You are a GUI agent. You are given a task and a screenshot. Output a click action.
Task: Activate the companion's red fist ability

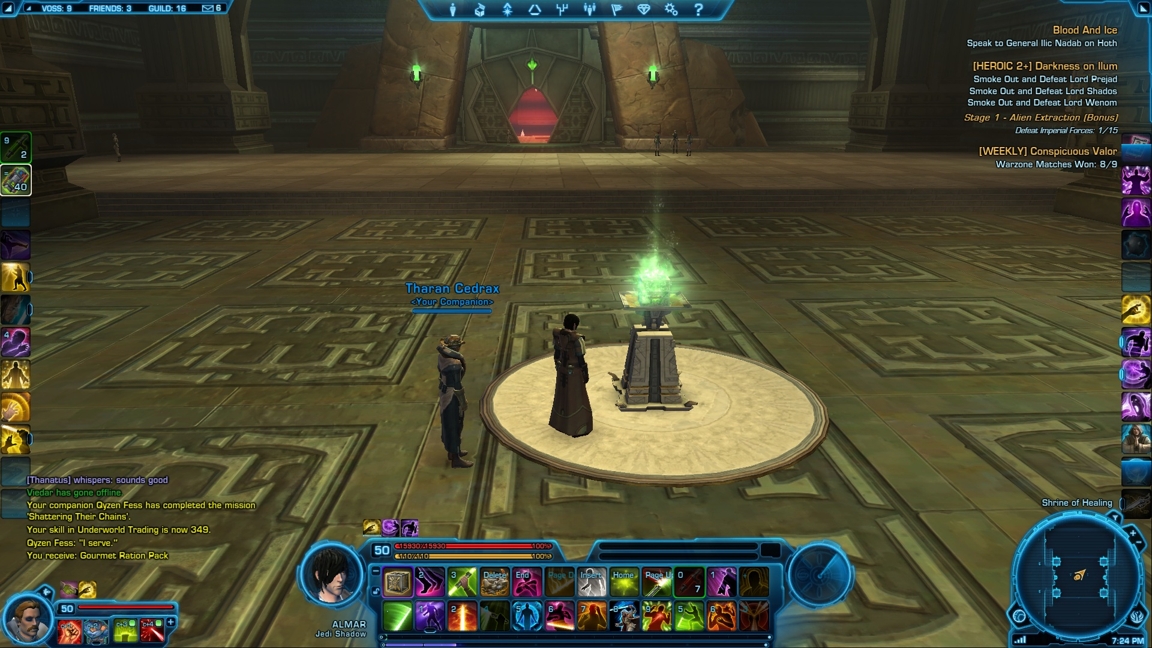click(70, 631)
